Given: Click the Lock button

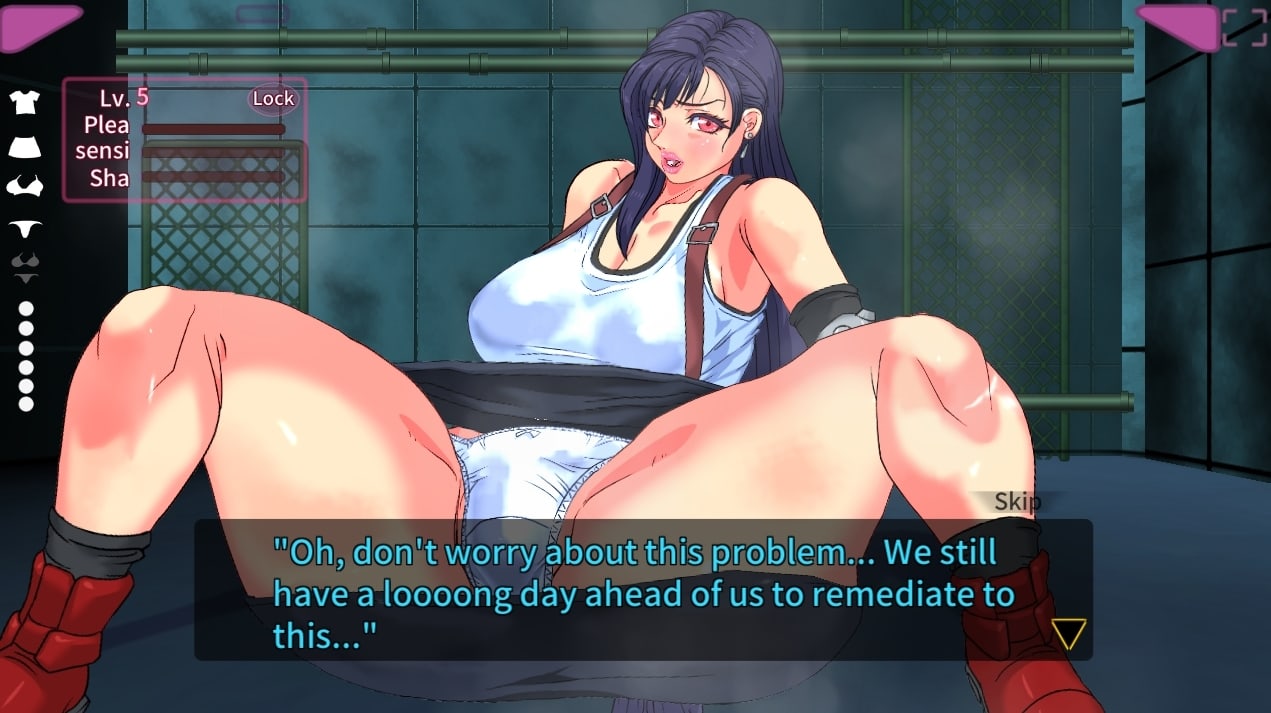Looking at the screenshot, I should point(273,98).
